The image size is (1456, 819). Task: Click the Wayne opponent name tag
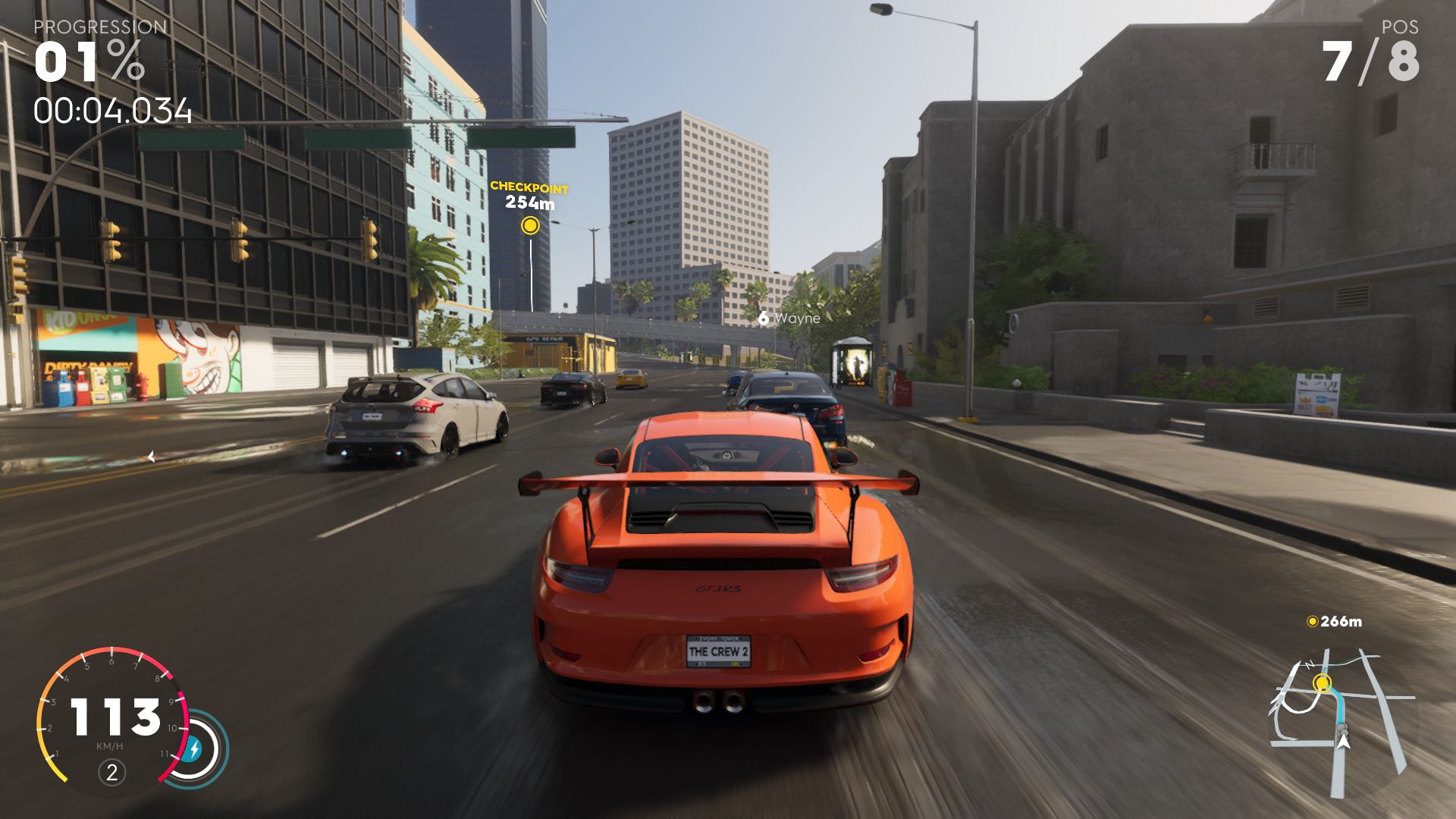(789, 318)
